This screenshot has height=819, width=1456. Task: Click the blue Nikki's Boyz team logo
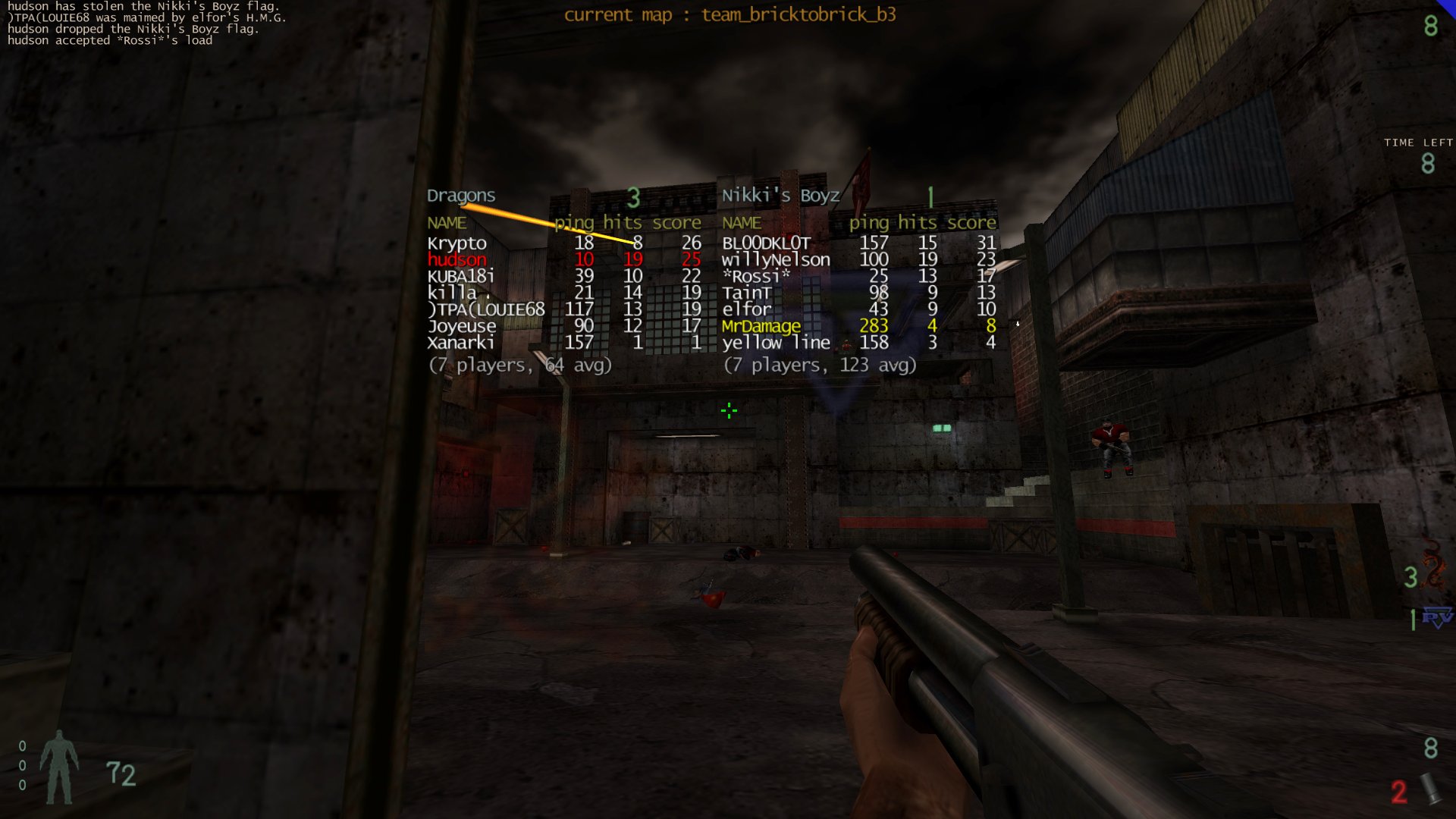pyautogui.click(x=1436, y=618)
